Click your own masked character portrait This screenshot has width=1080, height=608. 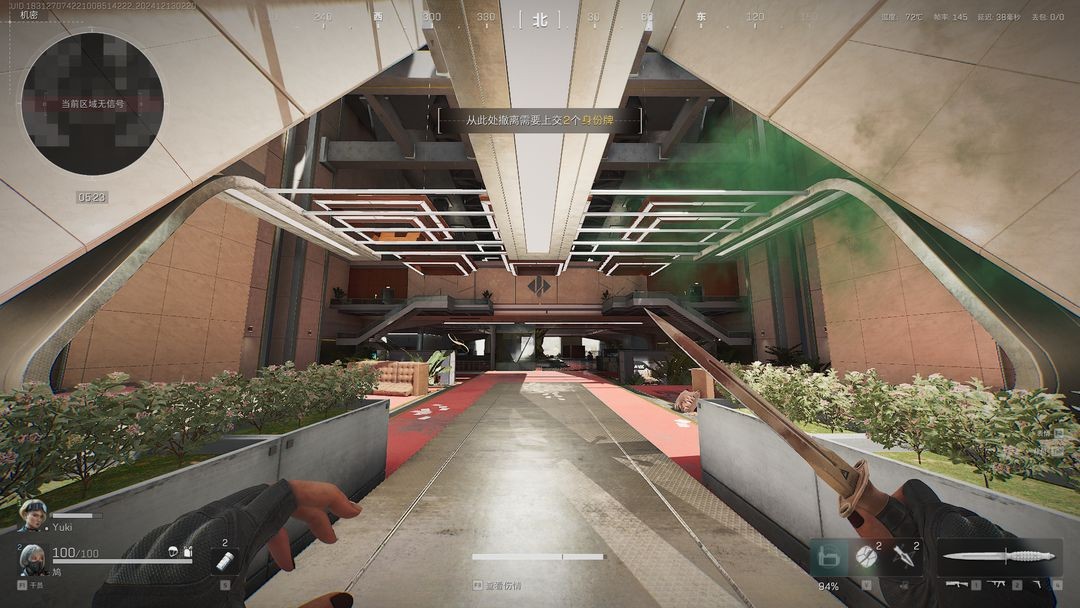click(x=31, y=558)
